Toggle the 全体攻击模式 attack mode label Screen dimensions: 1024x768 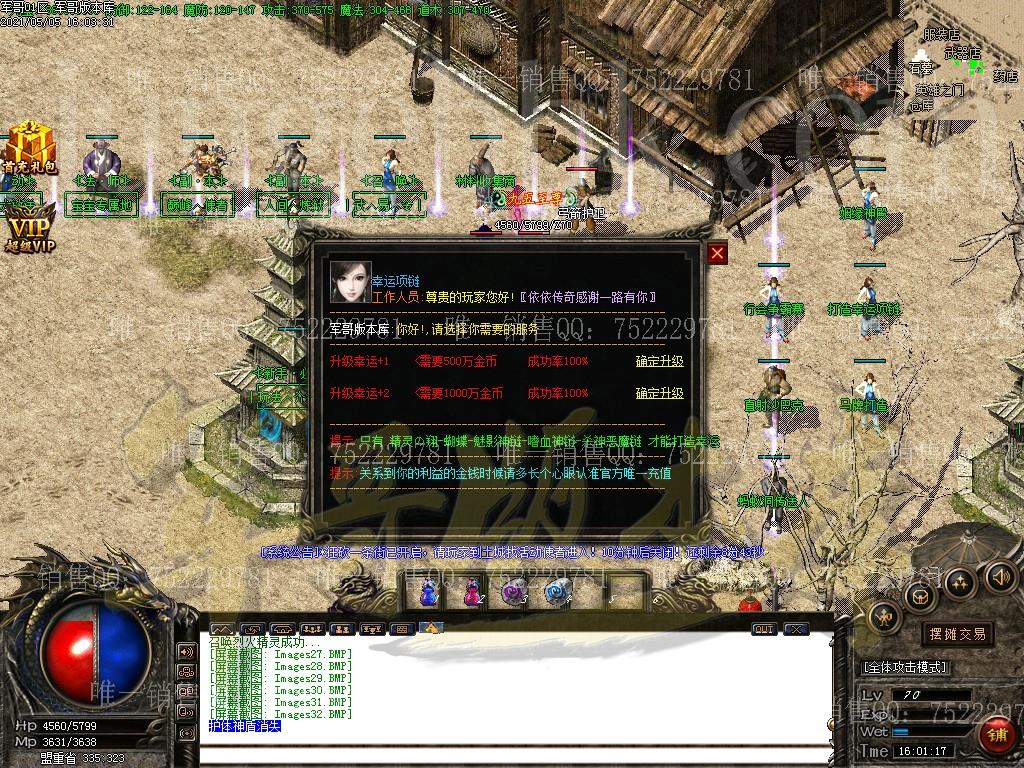[x=905, y=667]
